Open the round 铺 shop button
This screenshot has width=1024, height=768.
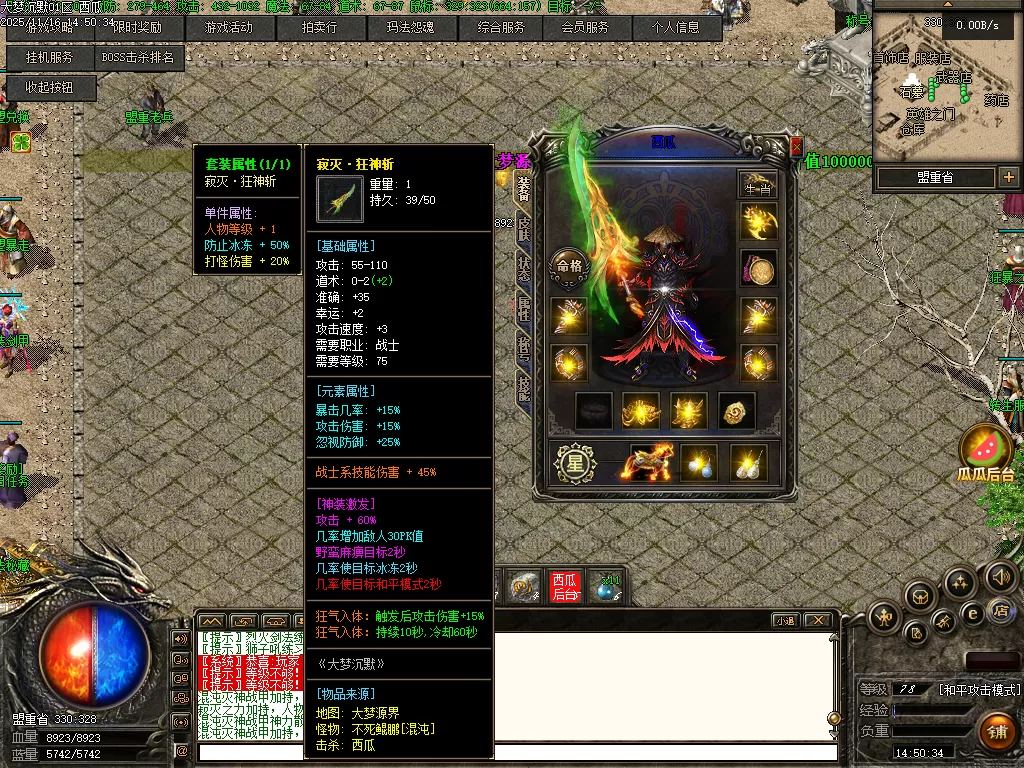point(996,731)
